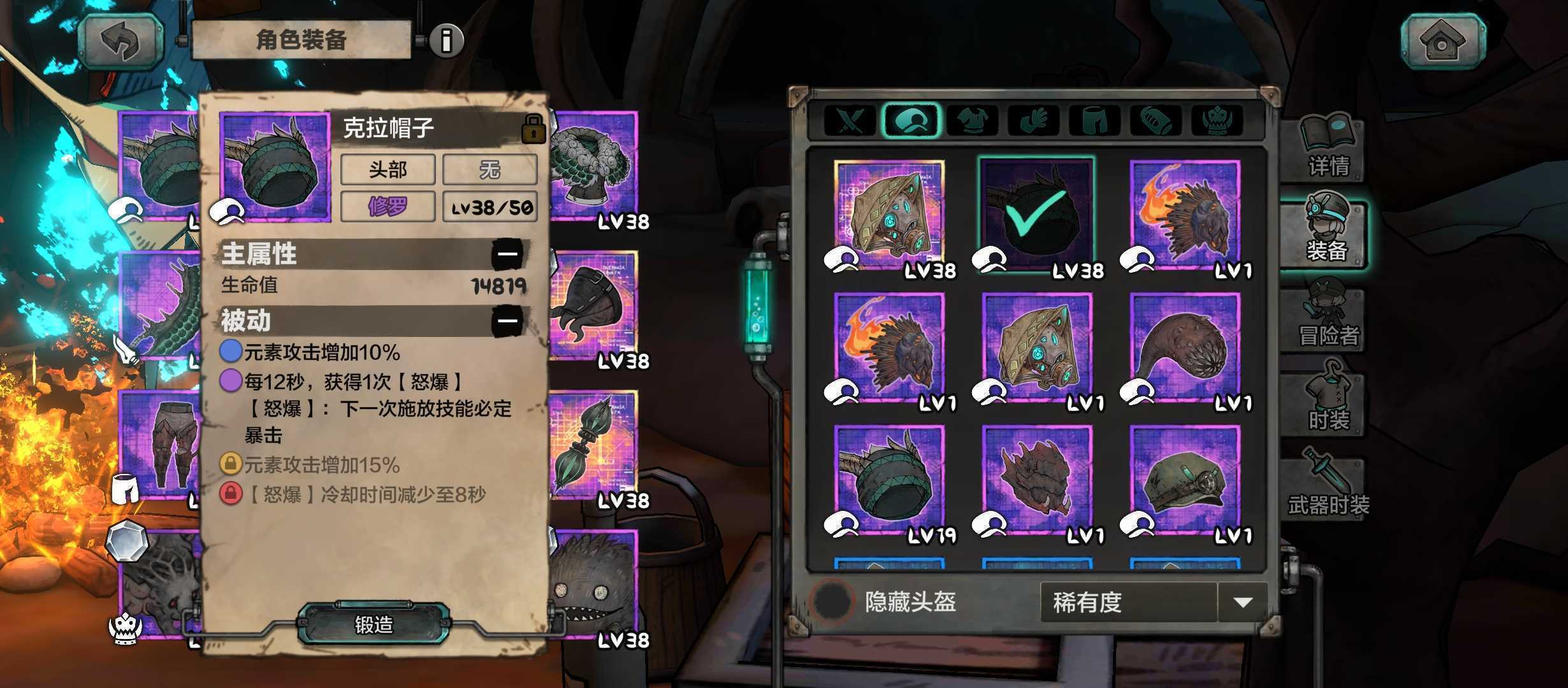Select the green military cap item

coord(1186,482)
